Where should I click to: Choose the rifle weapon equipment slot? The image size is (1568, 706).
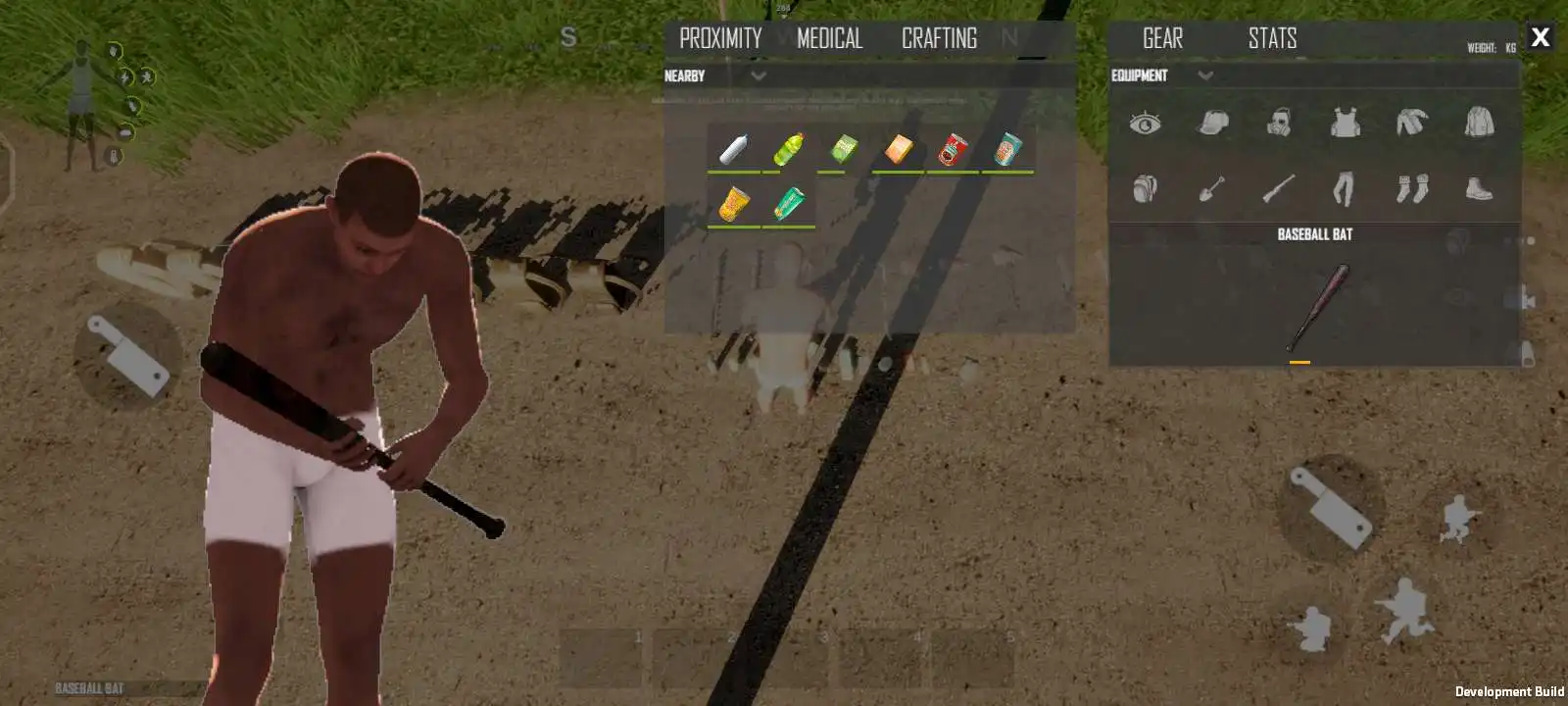(x=1278, y=188)
